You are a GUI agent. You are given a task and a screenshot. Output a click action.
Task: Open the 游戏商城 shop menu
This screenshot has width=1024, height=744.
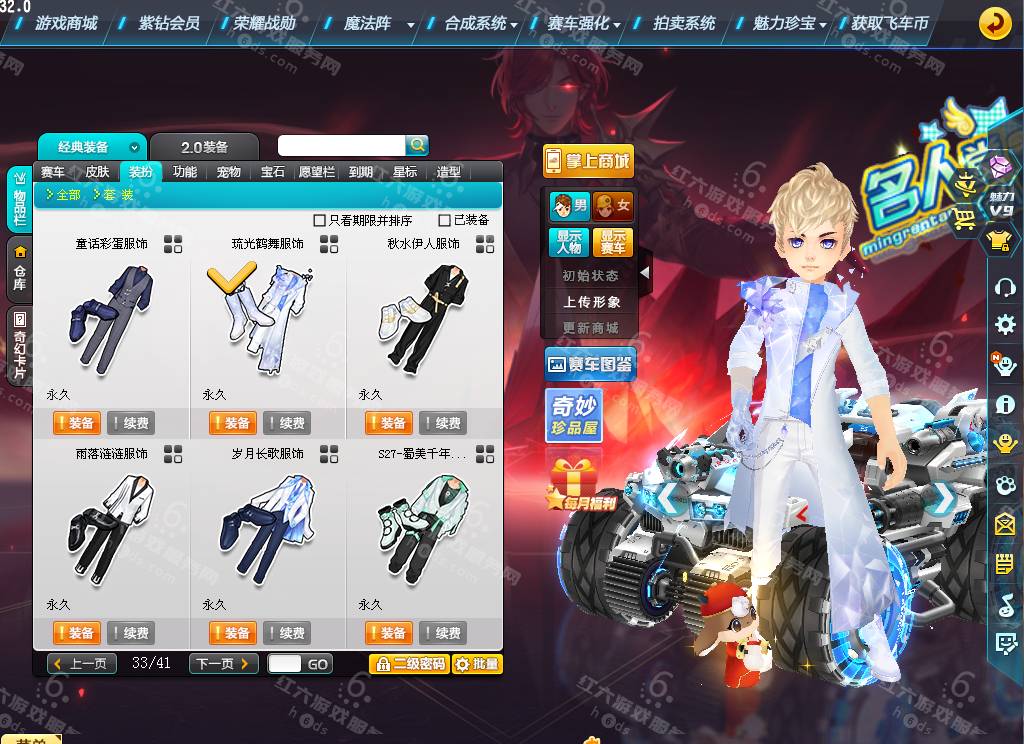[x=66, y=23]
